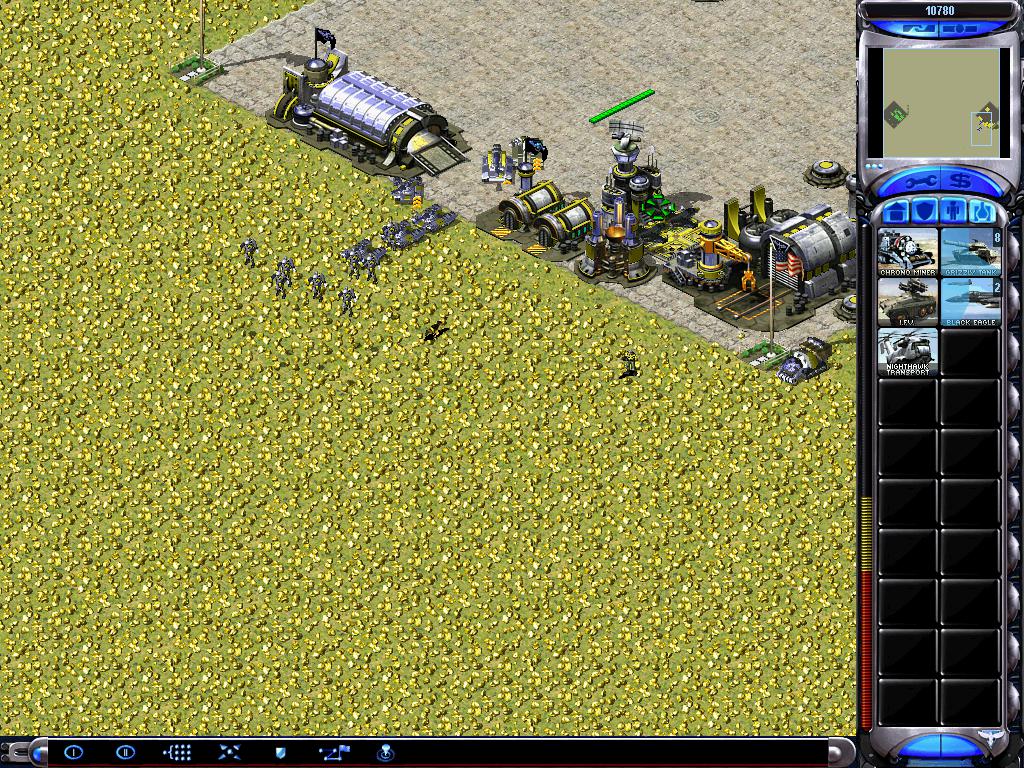Order a Black Eagle jet

click(970, 302)
